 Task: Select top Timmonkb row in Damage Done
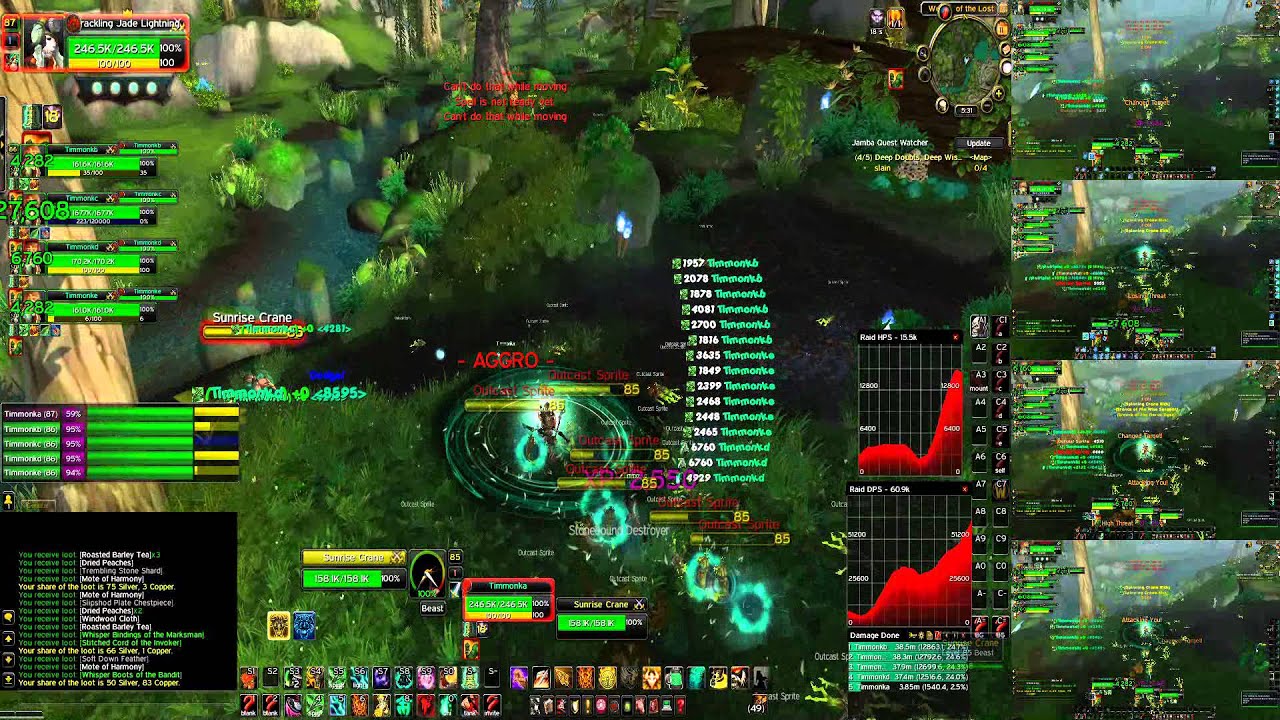pos(909,647)
